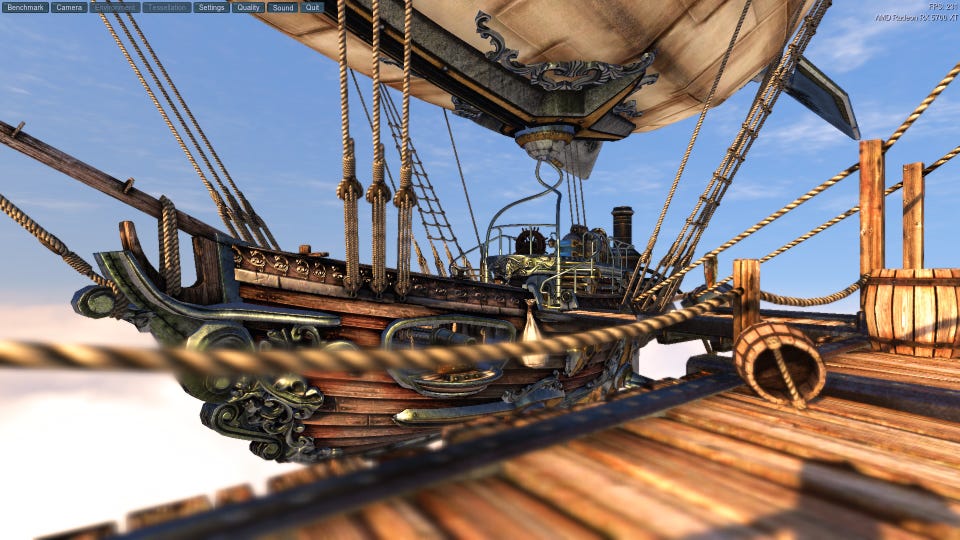Quit the benchmark application
Viewport: 960px width, 540px height.
pyautogui.click(x=313, y=7)
